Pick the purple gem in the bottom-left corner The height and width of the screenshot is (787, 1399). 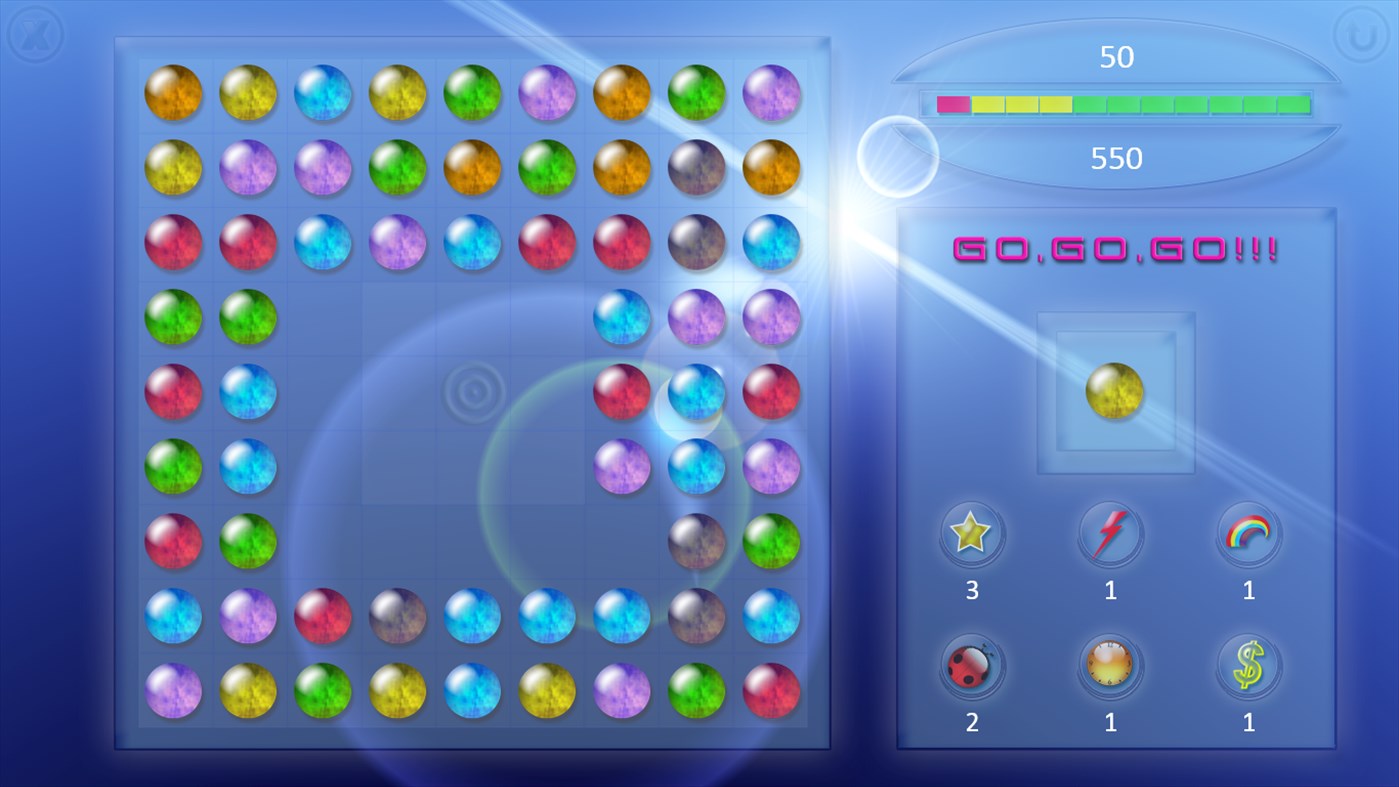174,690
